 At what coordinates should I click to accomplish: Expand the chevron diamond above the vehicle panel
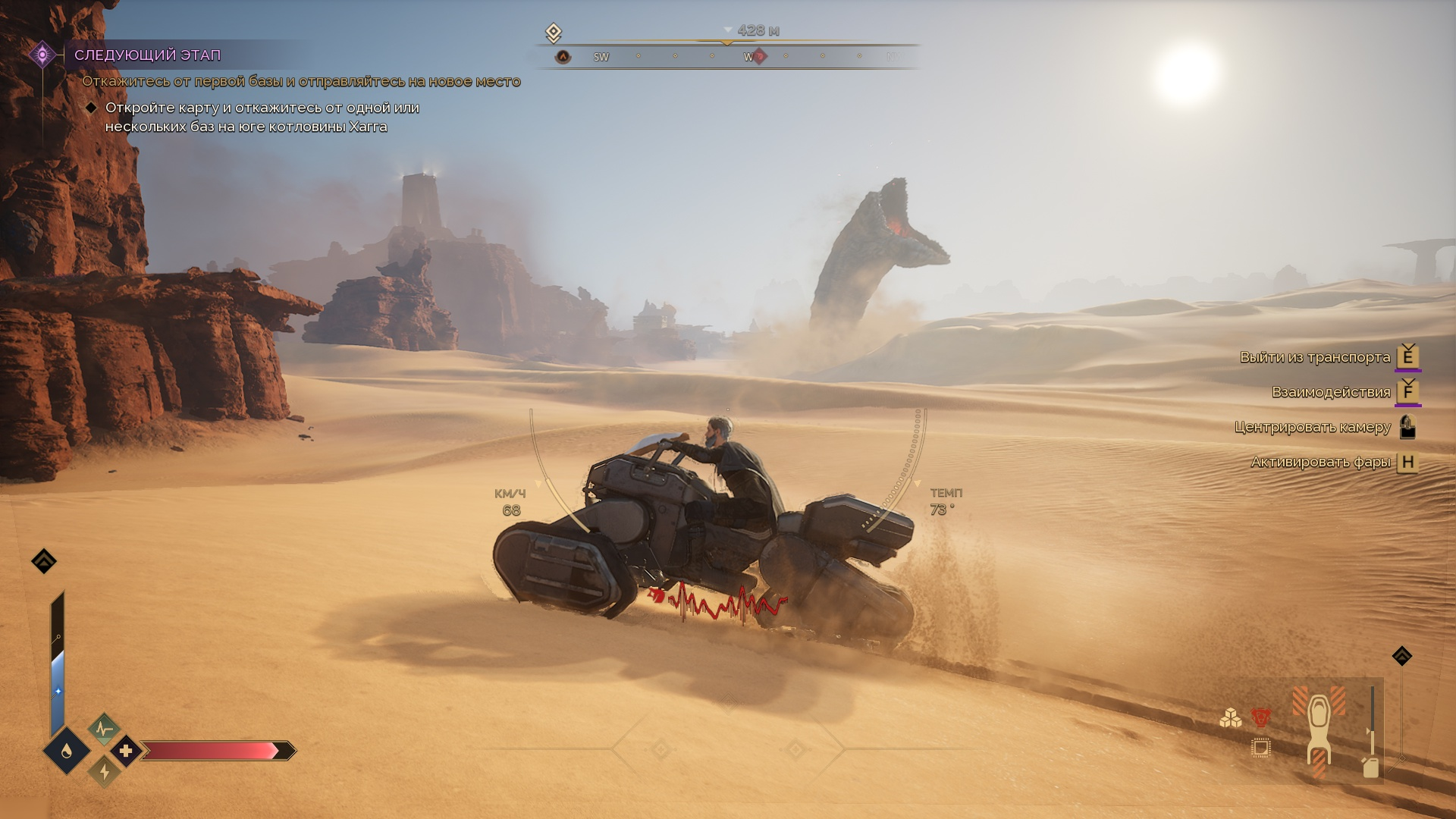click(x=1401, y=656)
